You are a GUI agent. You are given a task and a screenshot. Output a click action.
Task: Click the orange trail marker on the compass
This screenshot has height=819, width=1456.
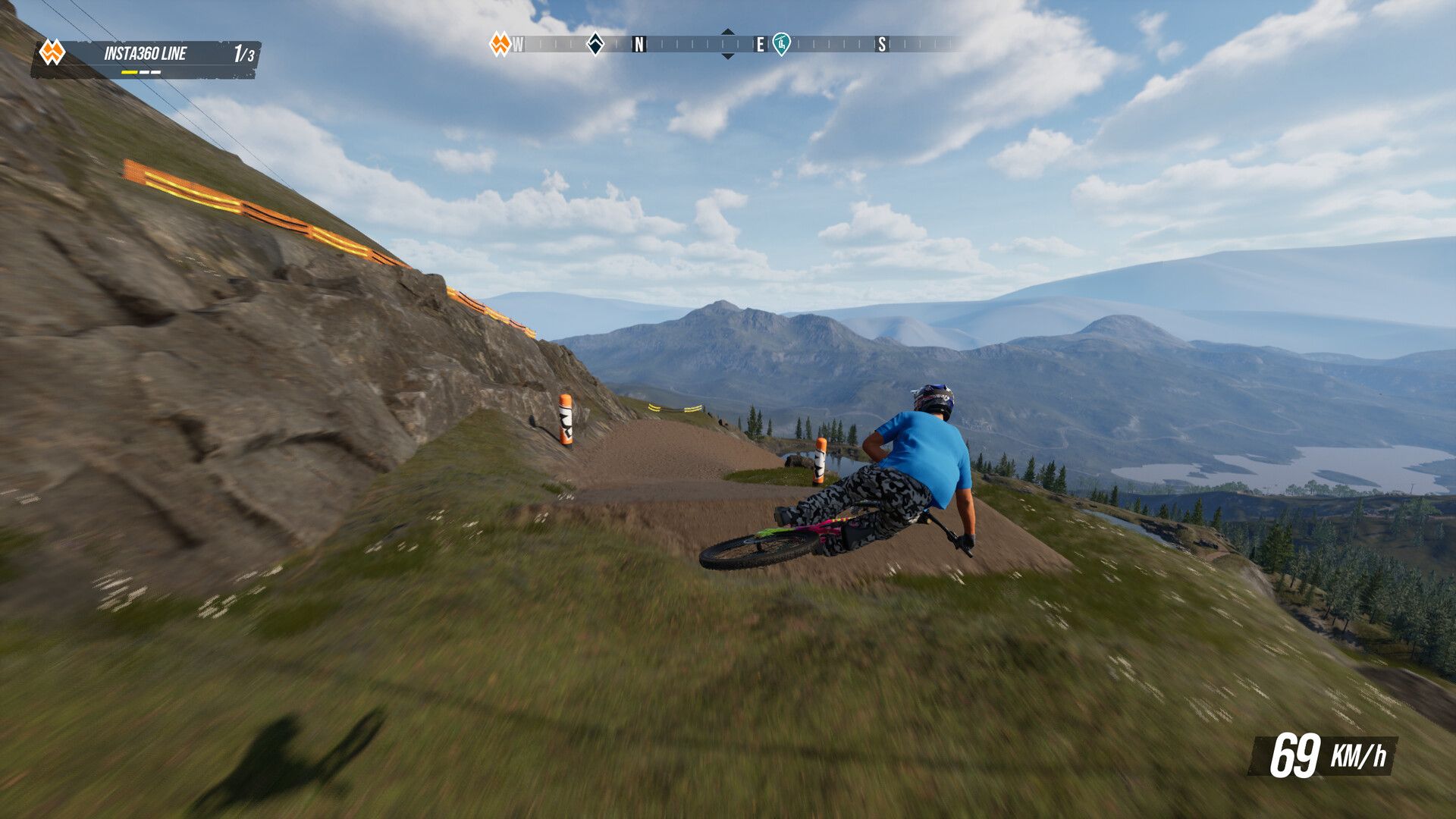point(499,44)
